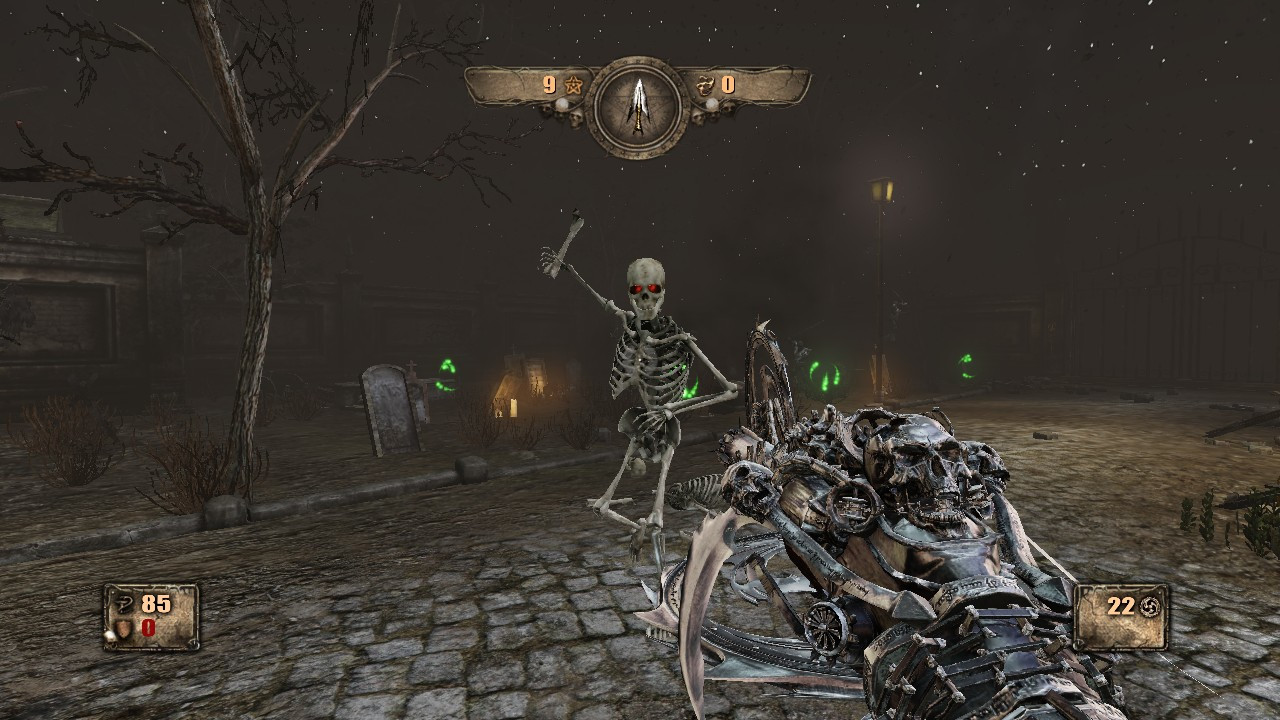
Task: Click the red armor value reading 0
Action: click(148, 628)
